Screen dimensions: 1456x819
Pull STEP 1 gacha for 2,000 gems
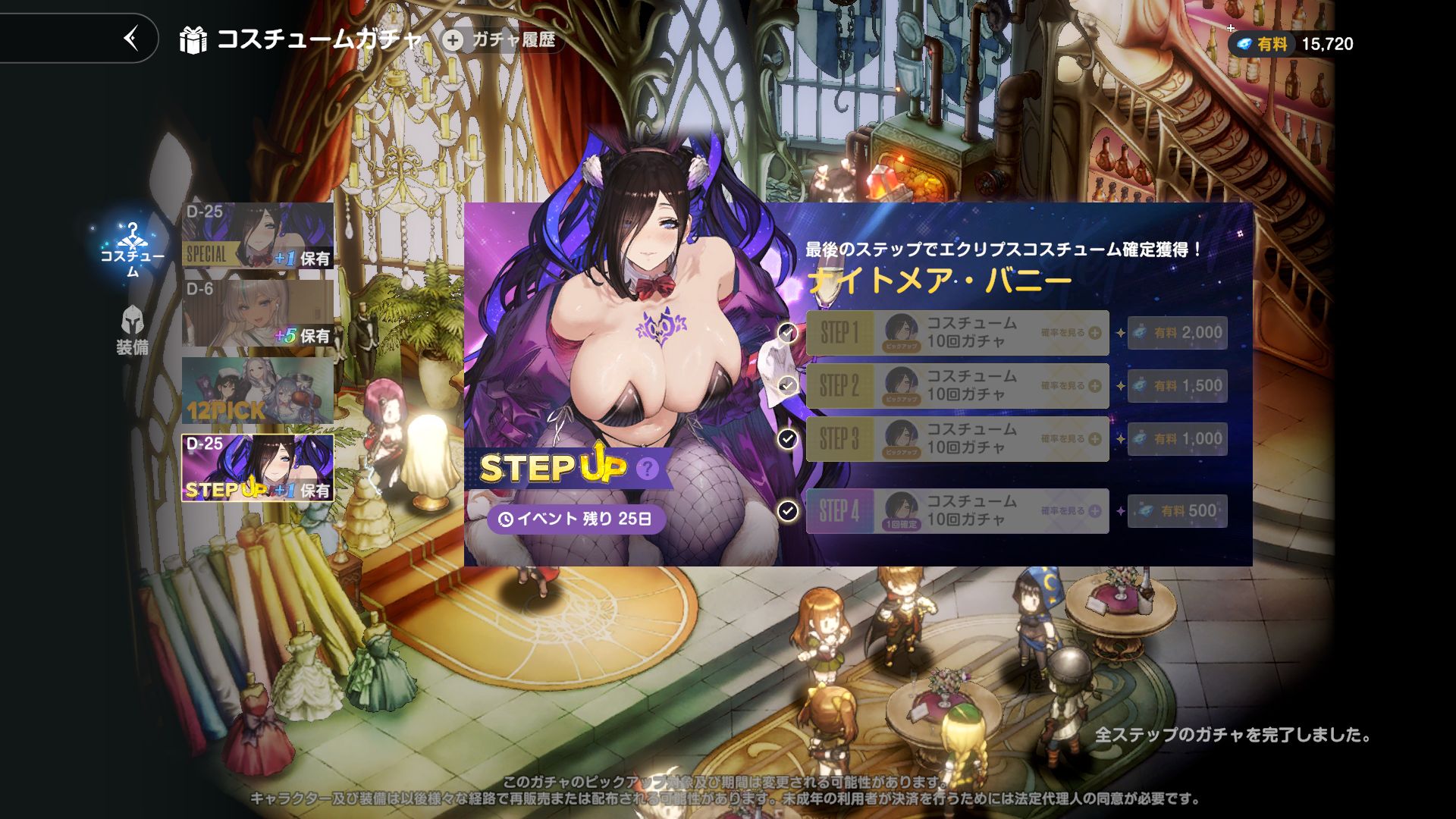[1177, 333]
